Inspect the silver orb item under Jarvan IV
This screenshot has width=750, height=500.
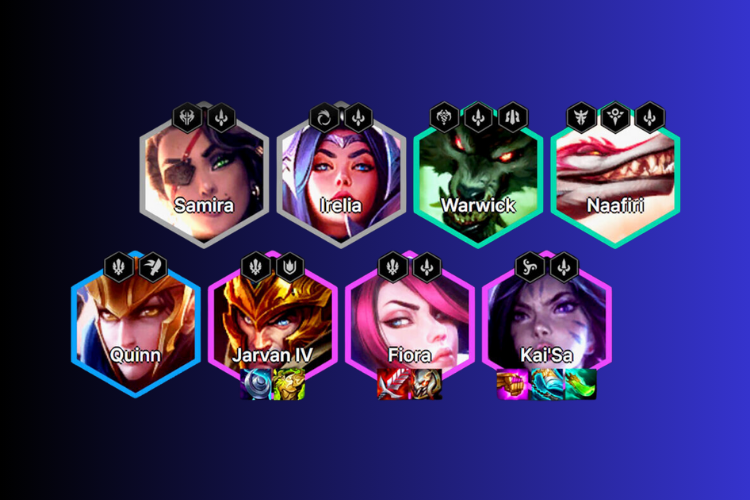coord(255,385)
